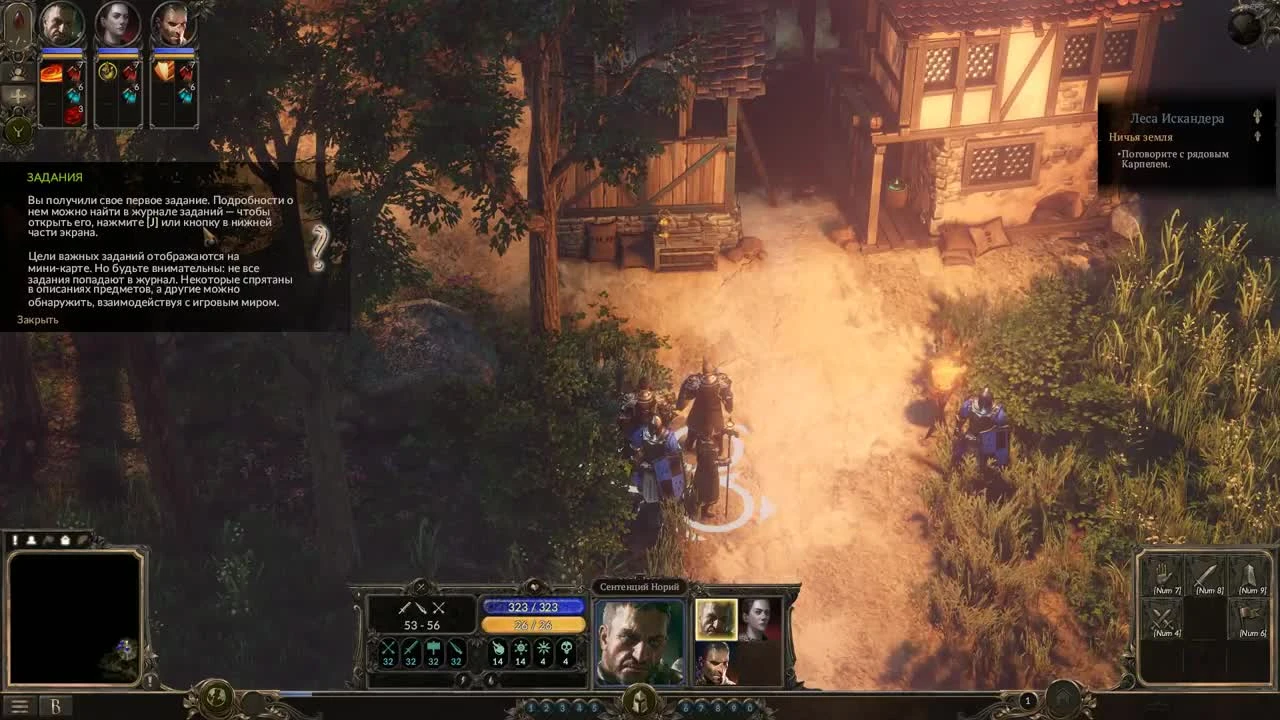Activate the sword skill on Num 8
1280x720 pixels.
pyautogui.click(x=1206, y=574)
